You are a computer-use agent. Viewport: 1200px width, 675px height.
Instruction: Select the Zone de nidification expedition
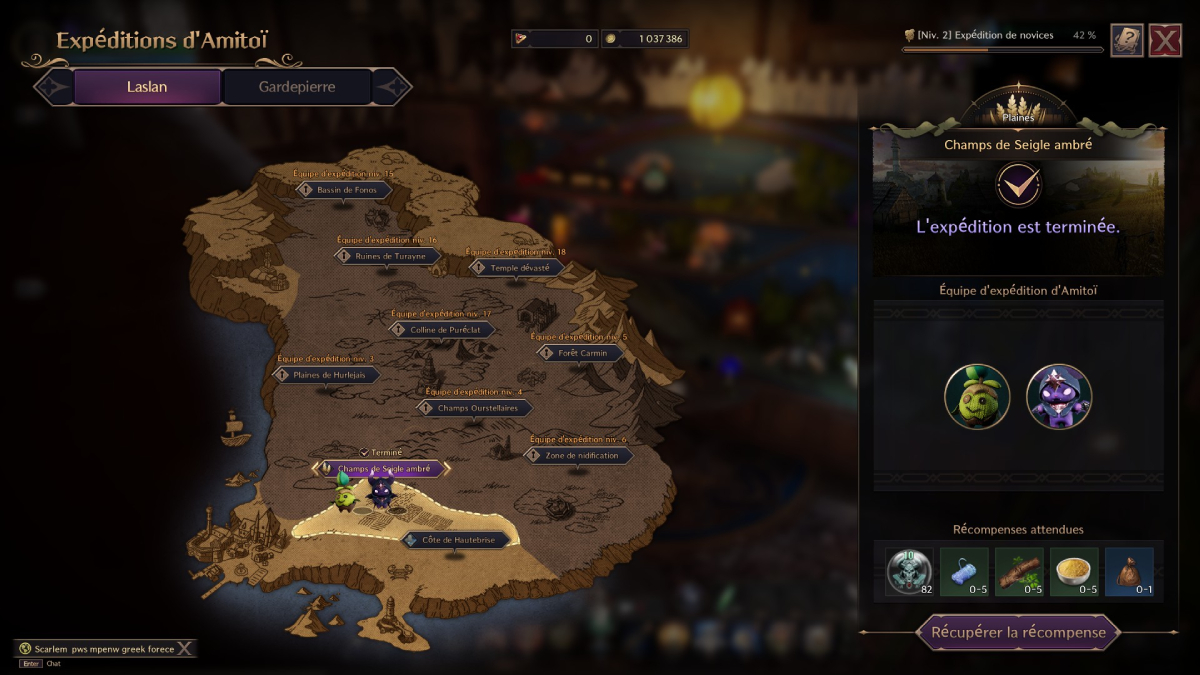(578, 456)
